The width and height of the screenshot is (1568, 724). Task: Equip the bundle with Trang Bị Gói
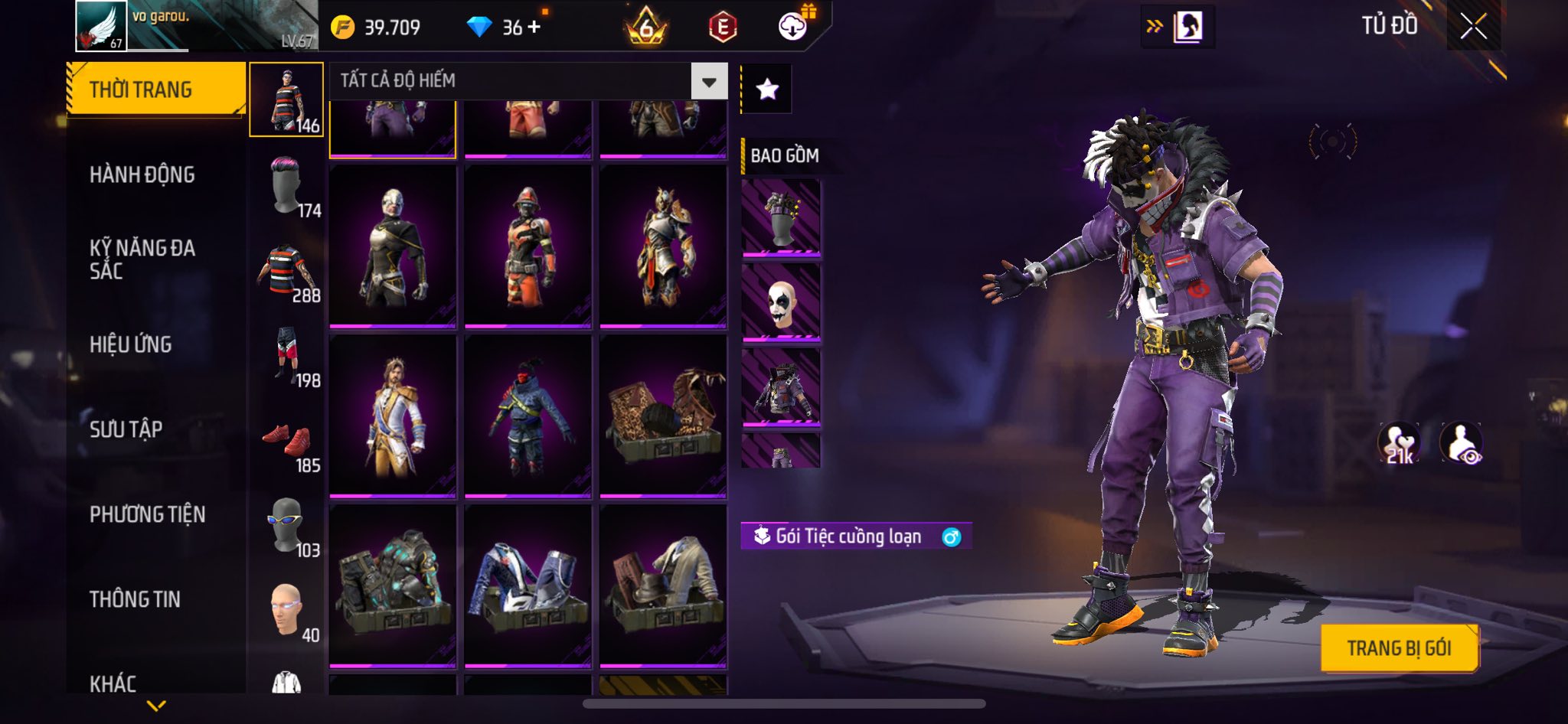pyautogui.click(x=1399, y=648)
